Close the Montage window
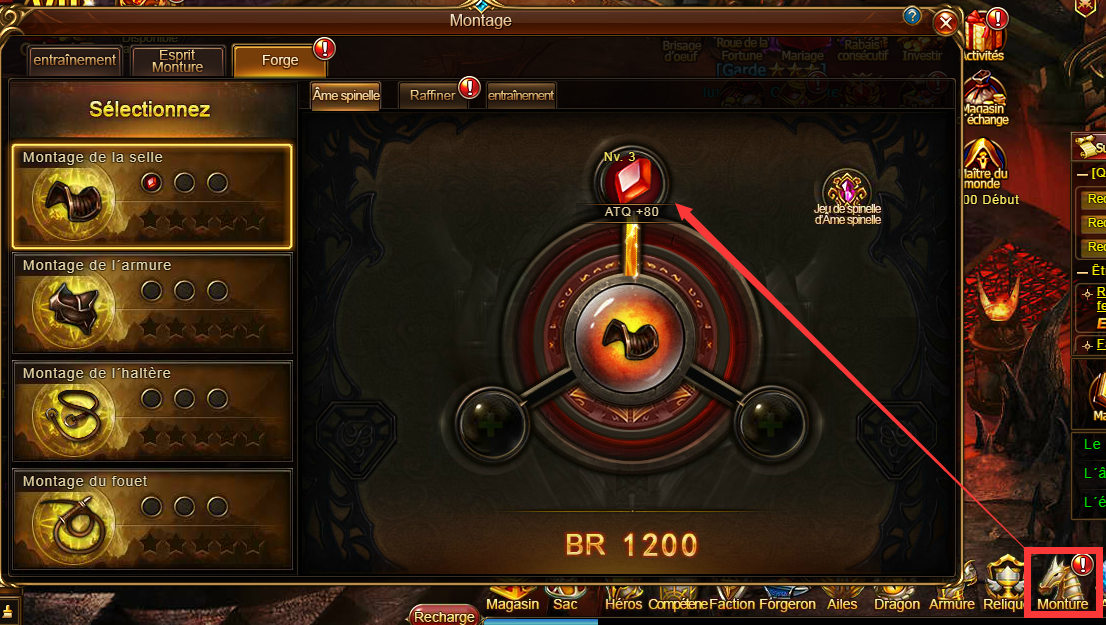Viewport: 1106px width, 625px height. (945, 23)
